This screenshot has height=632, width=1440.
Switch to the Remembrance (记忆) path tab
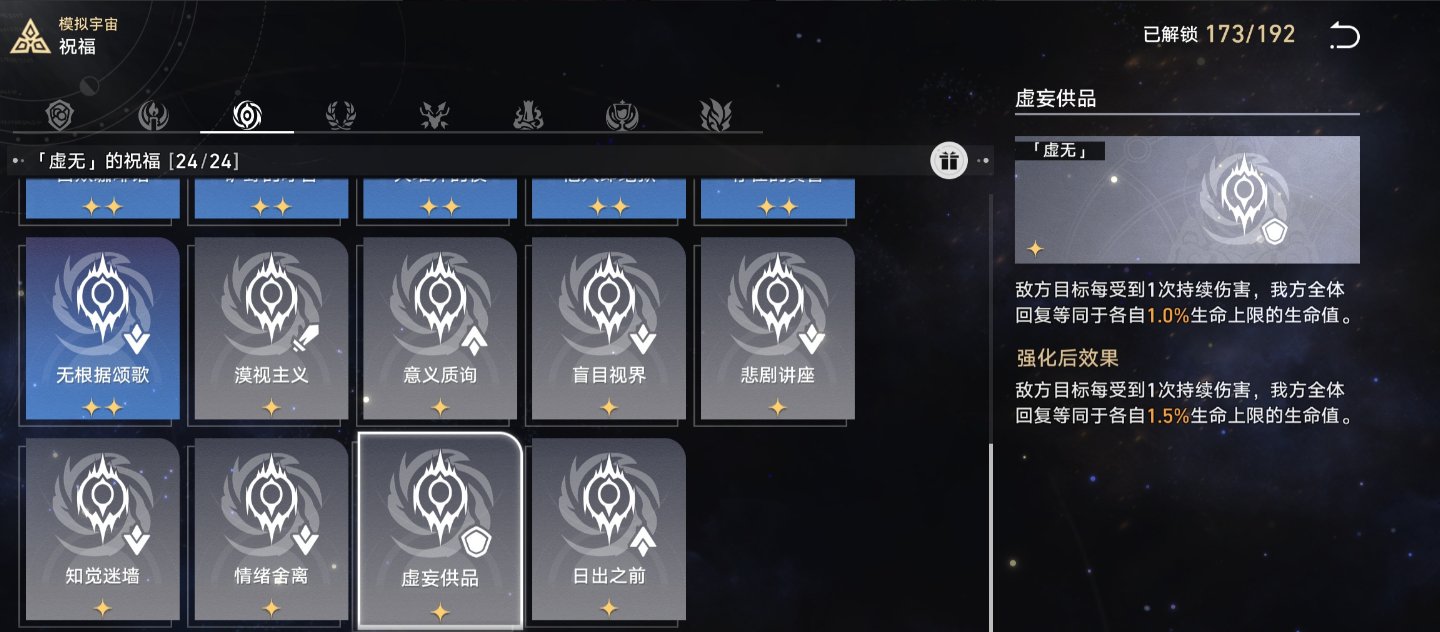153,116
